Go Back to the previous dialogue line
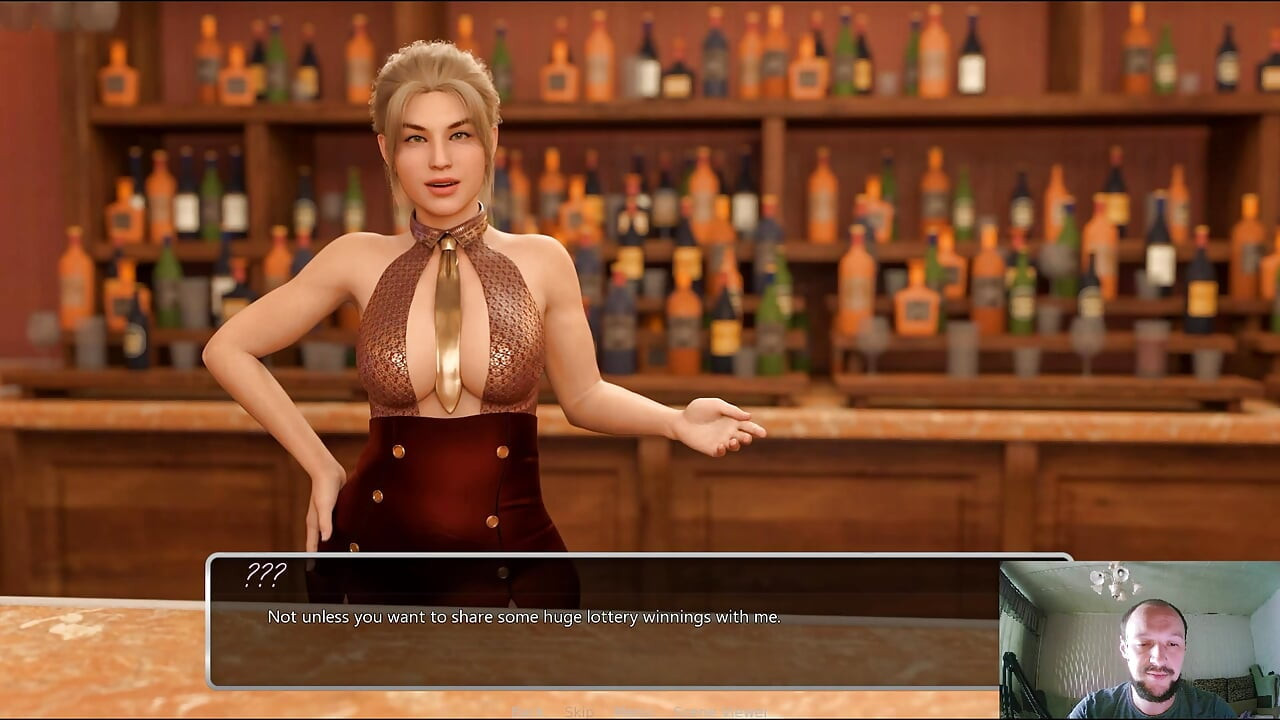The image size is (1280, 720). pos(528,712)
